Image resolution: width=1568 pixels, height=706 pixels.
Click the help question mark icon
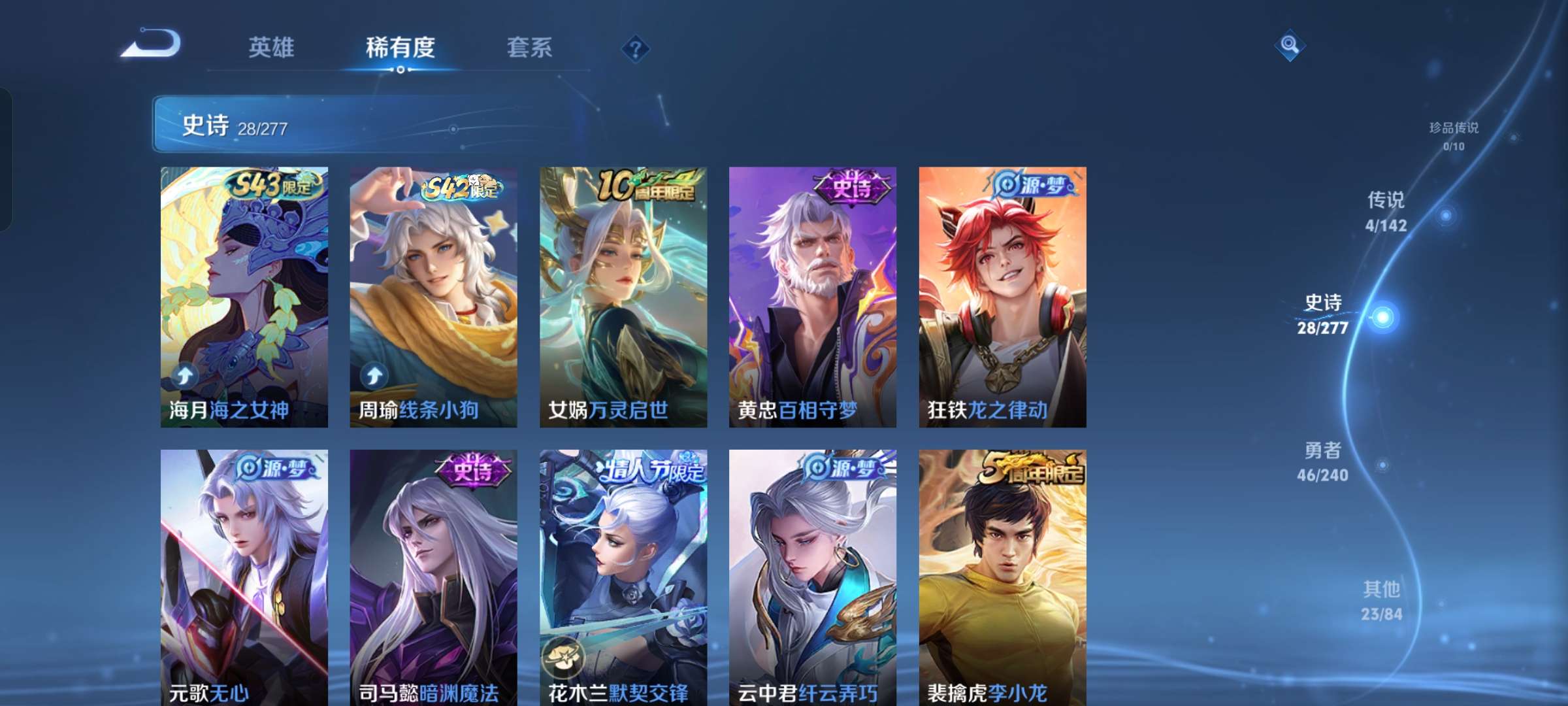click(x=635, y=48)
